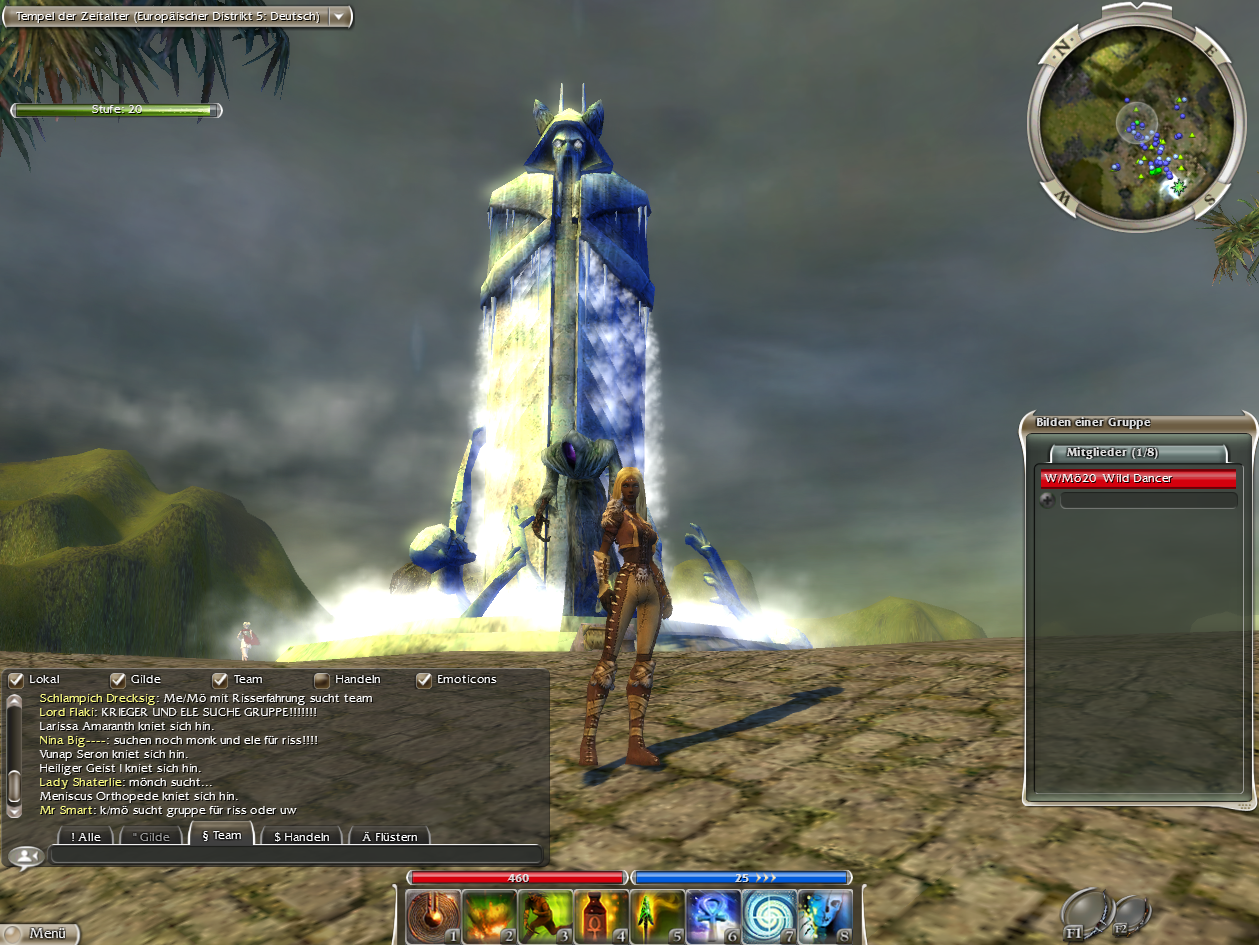
Task: Switch to the Alle chat tab
Action: [x=85, y=836]
